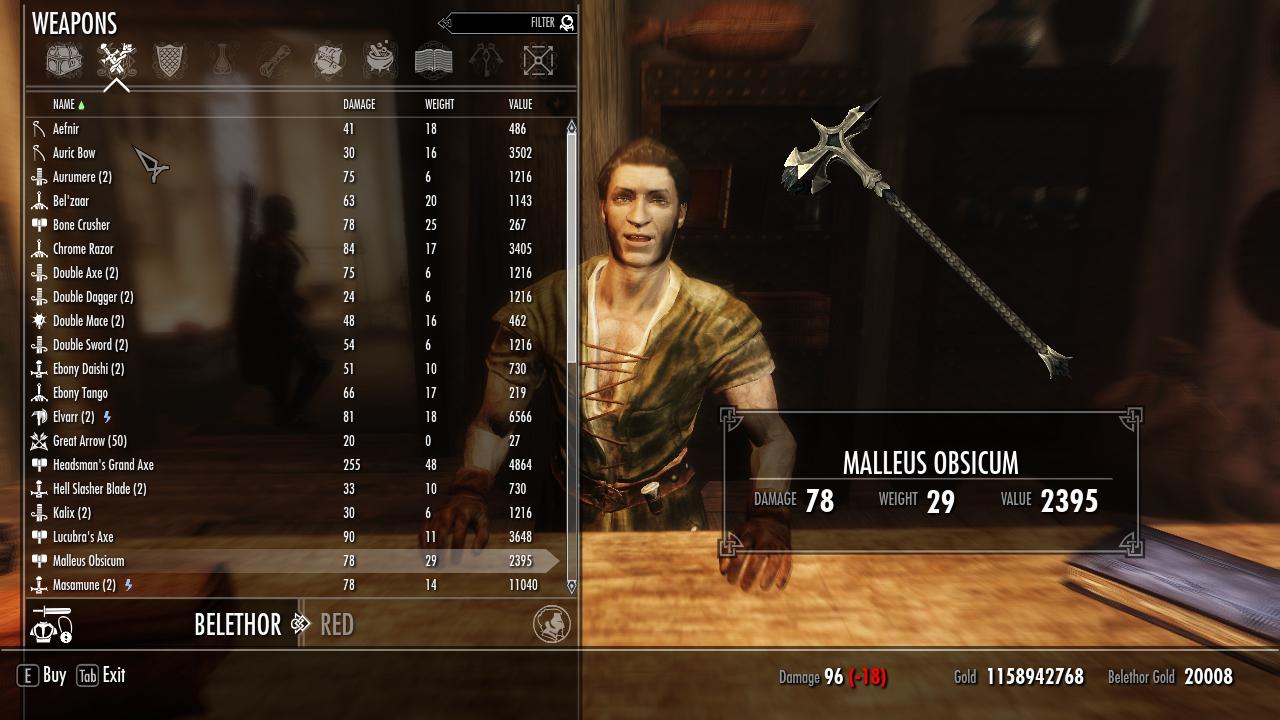1280x720 pixels.
Task: Sort weapons by Weight column
Action: (439, 104)
